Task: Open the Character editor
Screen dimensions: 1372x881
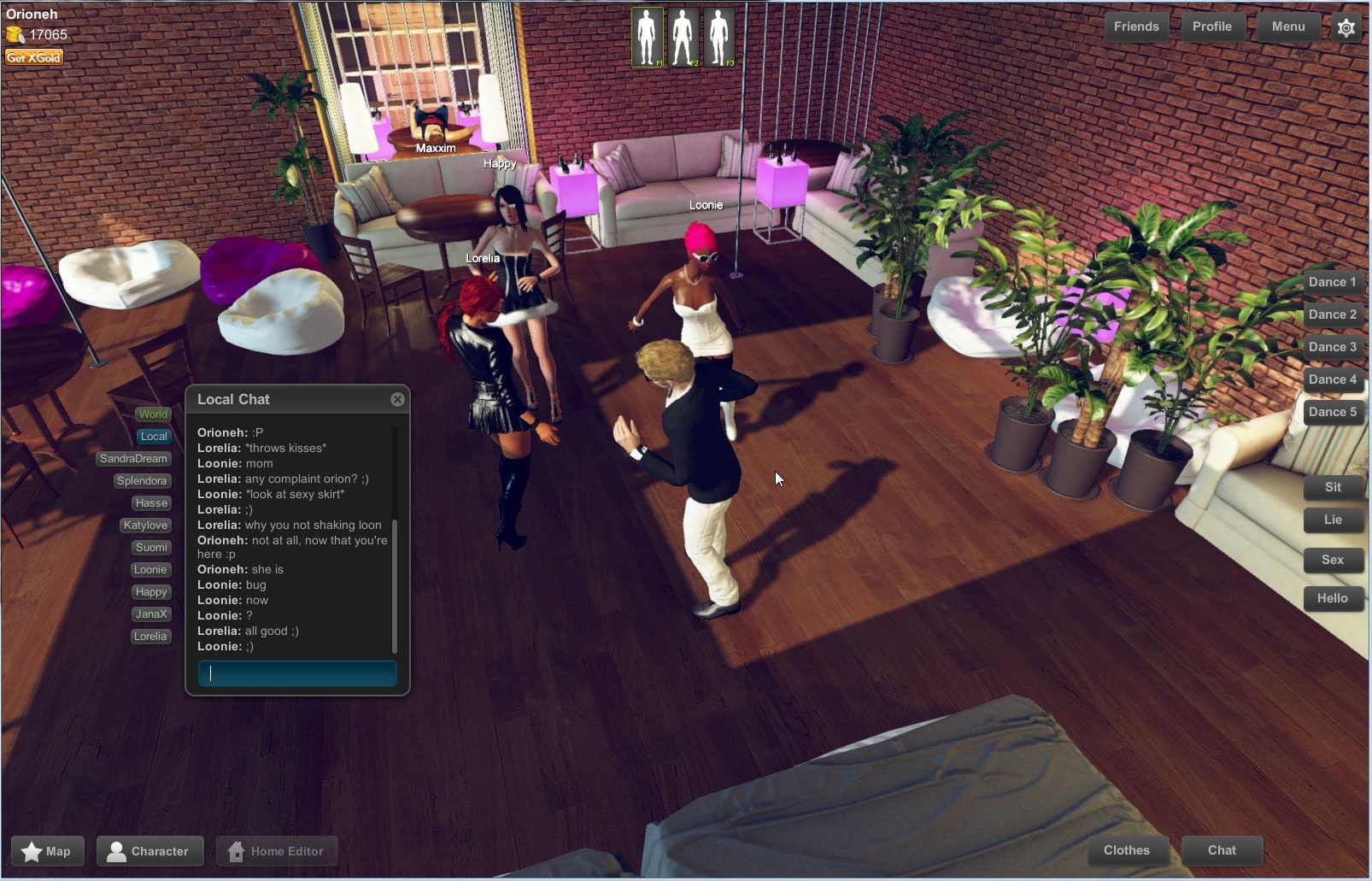Action: pyautogui.click(x=150, y=850)
